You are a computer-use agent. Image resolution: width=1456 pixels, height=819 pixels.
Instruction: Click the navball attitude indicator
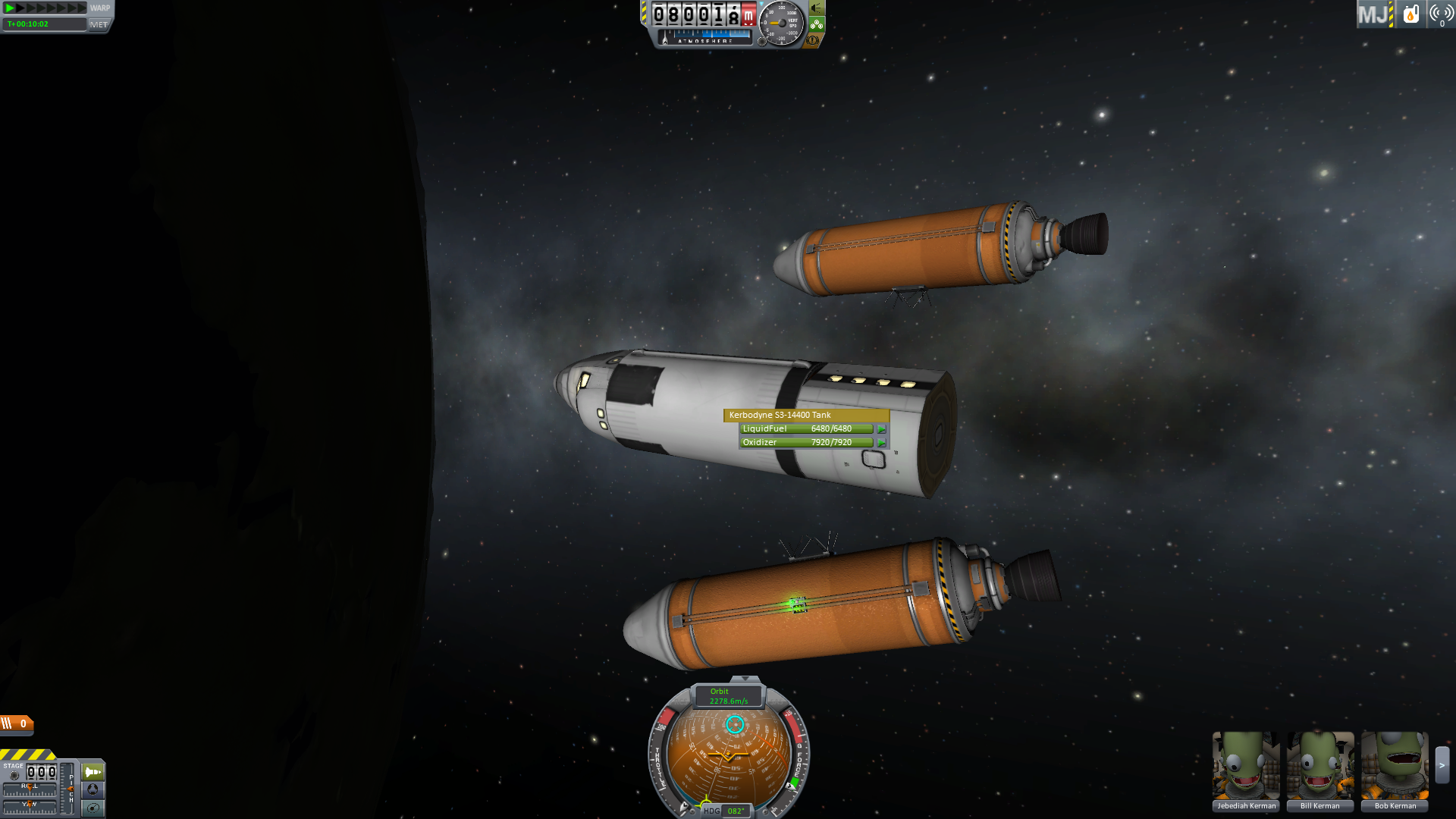point(729,757)
